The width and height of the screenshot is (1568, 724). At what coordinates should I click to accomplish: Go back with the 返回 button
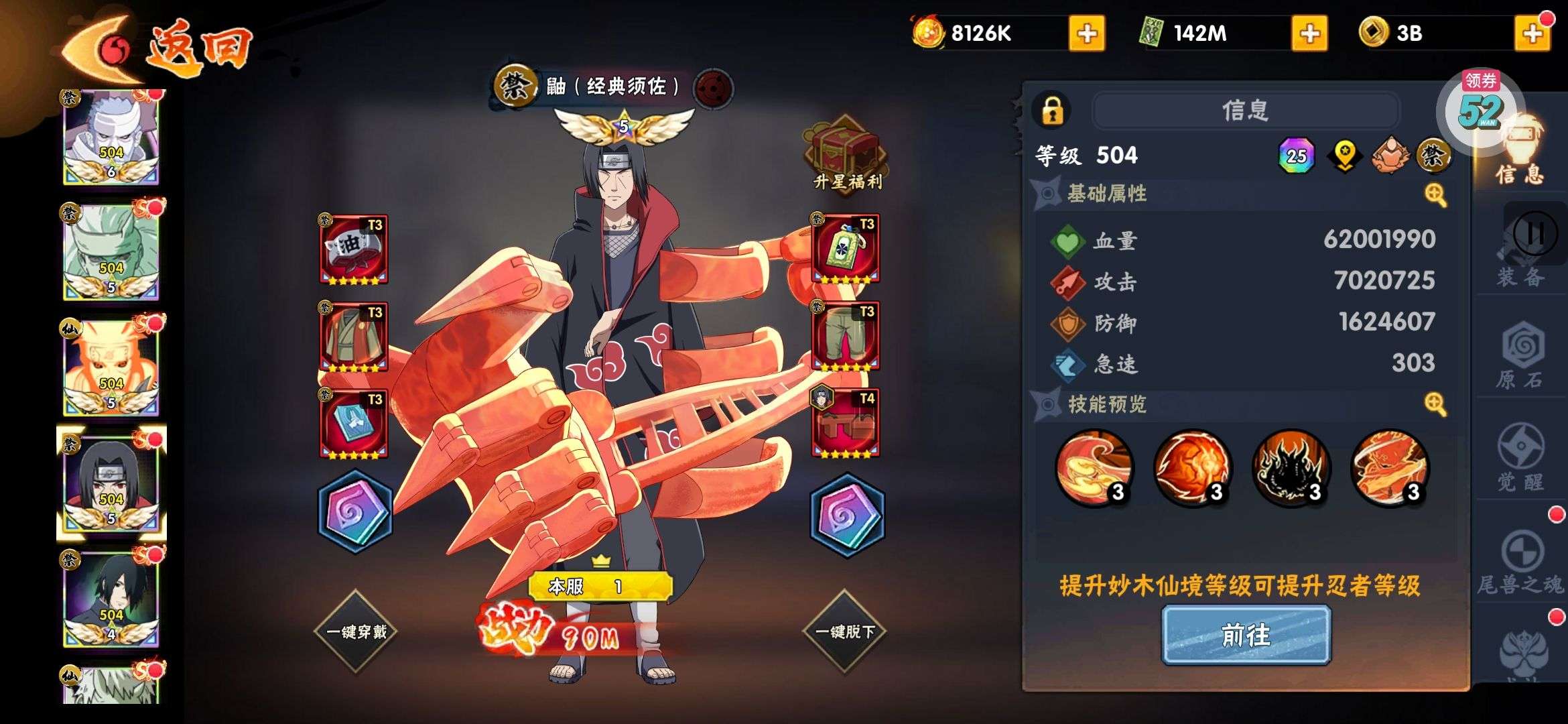pyautogui.click(x=157, y=48)
